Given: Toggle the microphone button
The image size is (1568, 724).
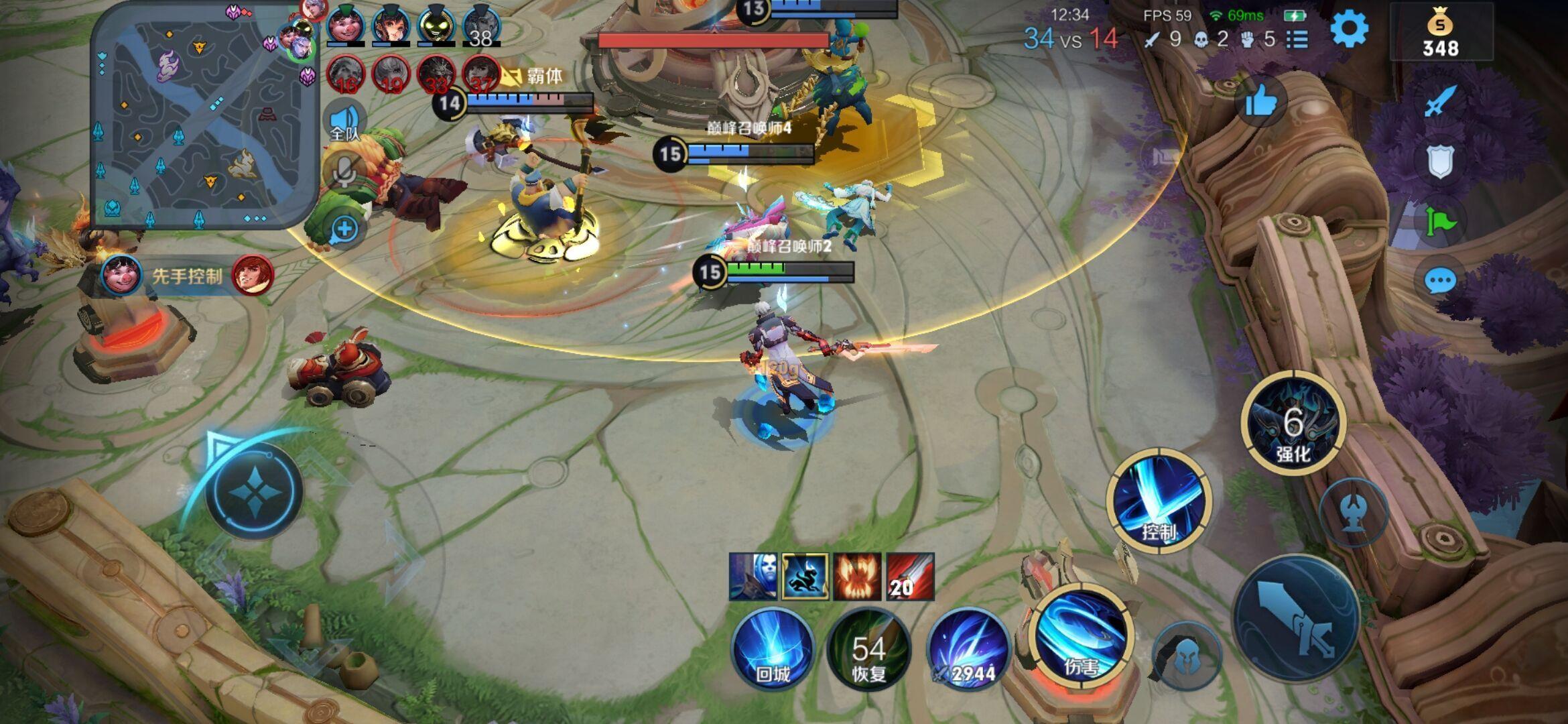Looking at the screenshot, I should pos(344,172).
